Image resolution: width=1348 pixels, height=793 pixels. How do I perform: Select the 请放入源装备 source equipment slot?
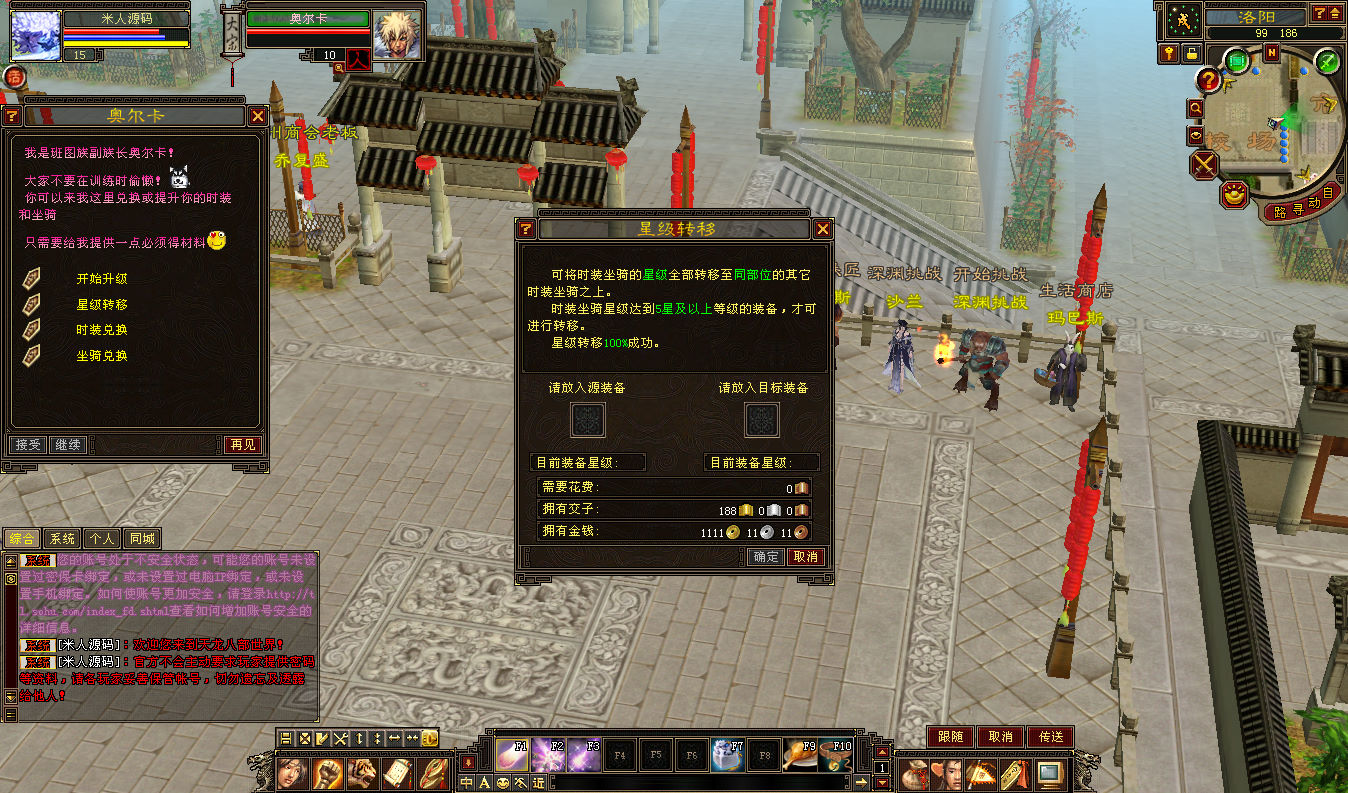587,420
